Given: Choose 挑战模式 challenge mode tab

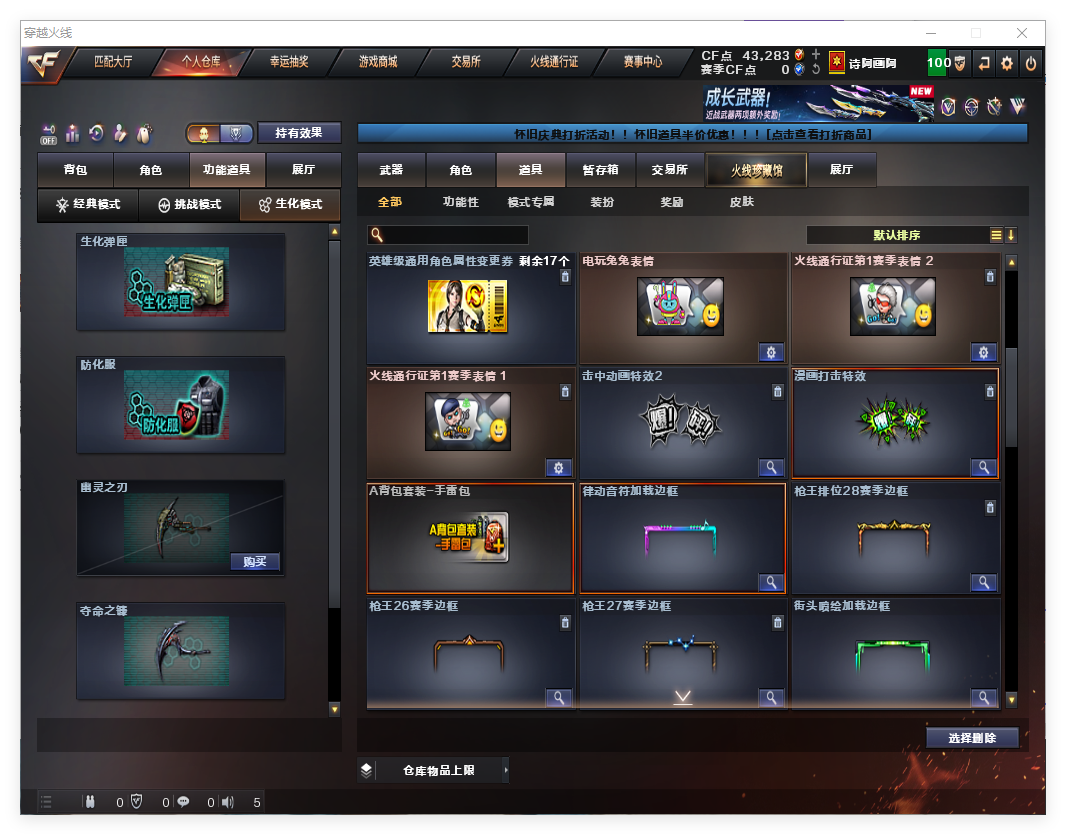Looking at the screenshot, I should click(190, 204).
